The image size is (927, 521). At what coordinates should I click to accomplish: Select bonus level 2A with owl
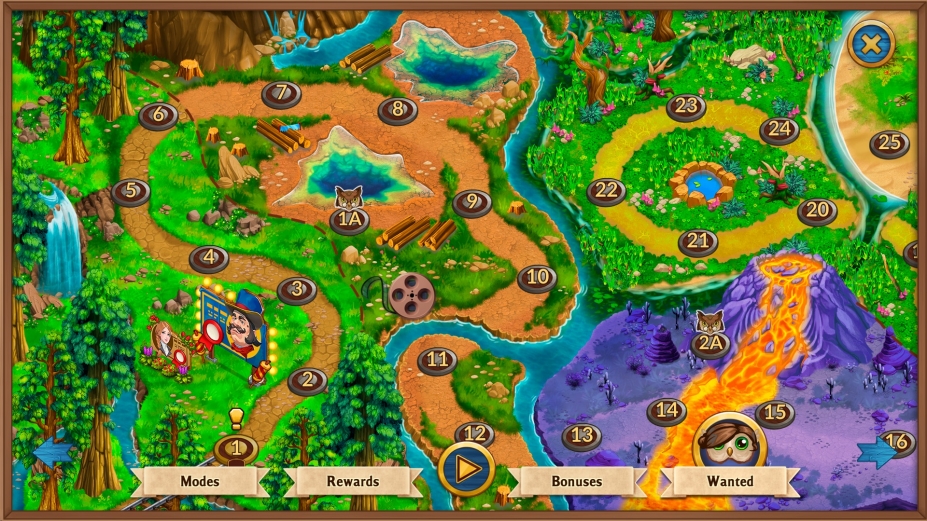(711, 345)
